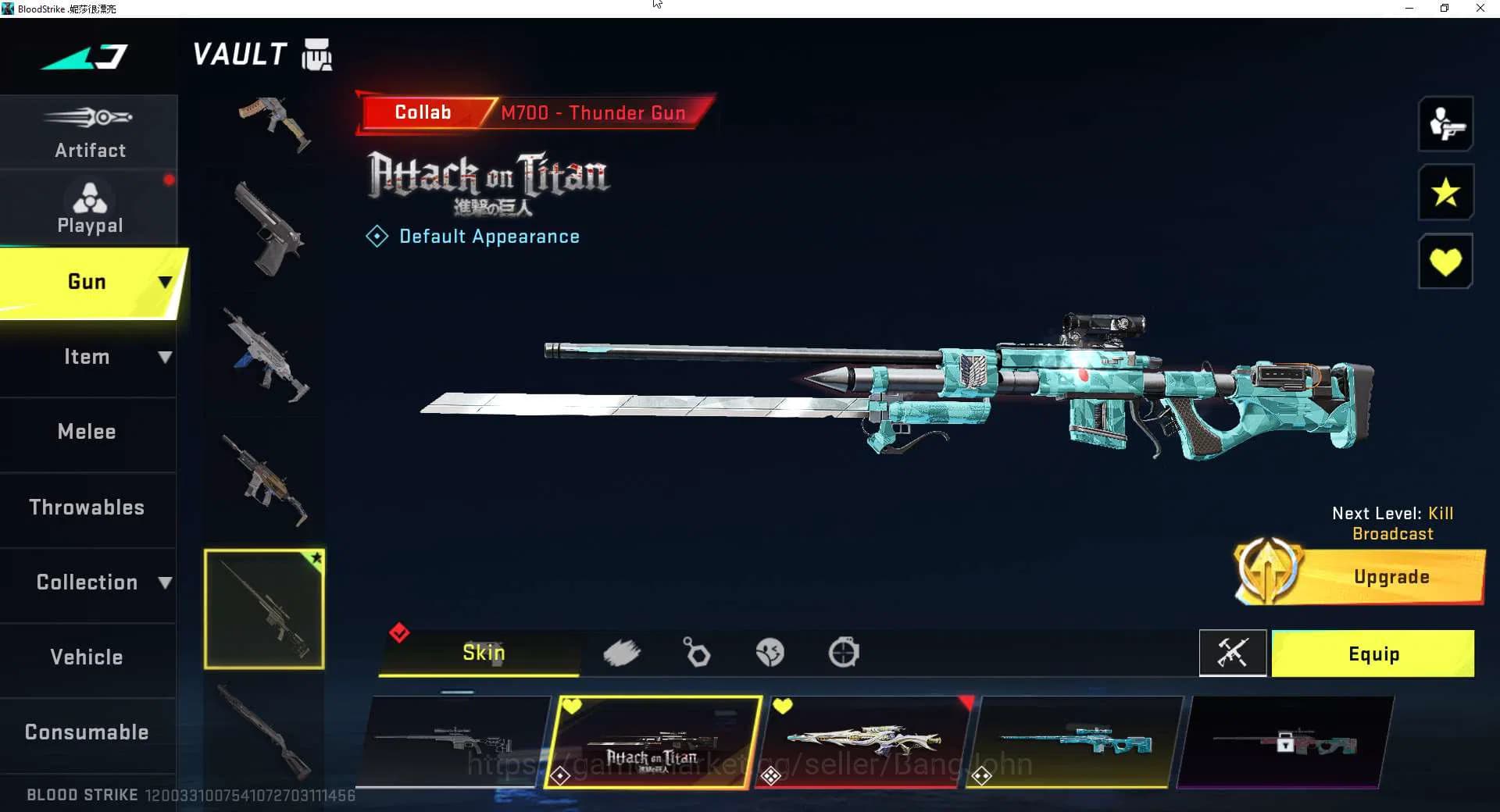Open the weapon inspect pose icon
Viewport: 1500px width, 812px height.
[x=1446, y=124]
